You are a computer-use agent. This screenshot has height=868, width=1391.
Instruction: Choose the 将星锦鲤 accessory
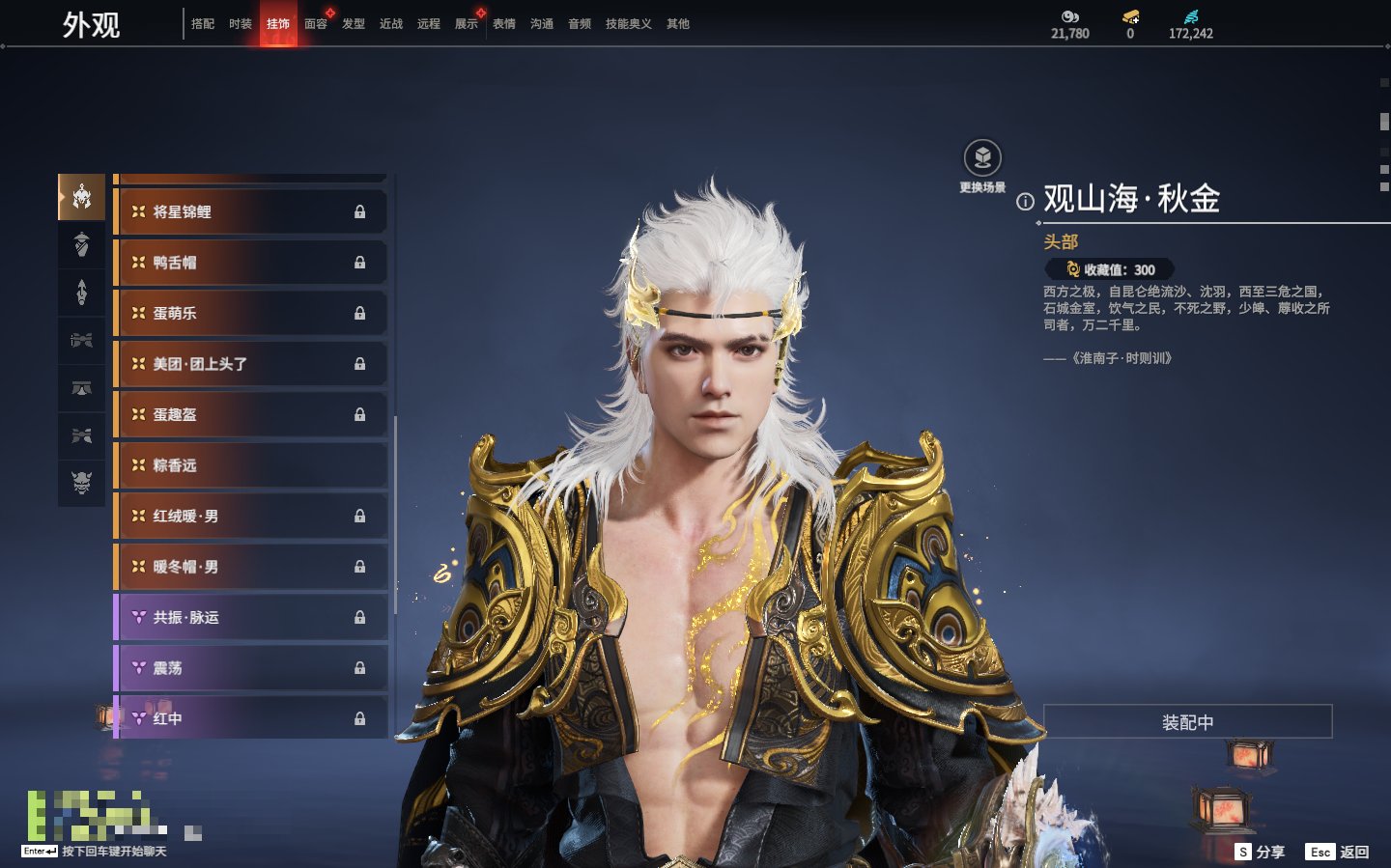pyautogui.click(x=251, y=211)
